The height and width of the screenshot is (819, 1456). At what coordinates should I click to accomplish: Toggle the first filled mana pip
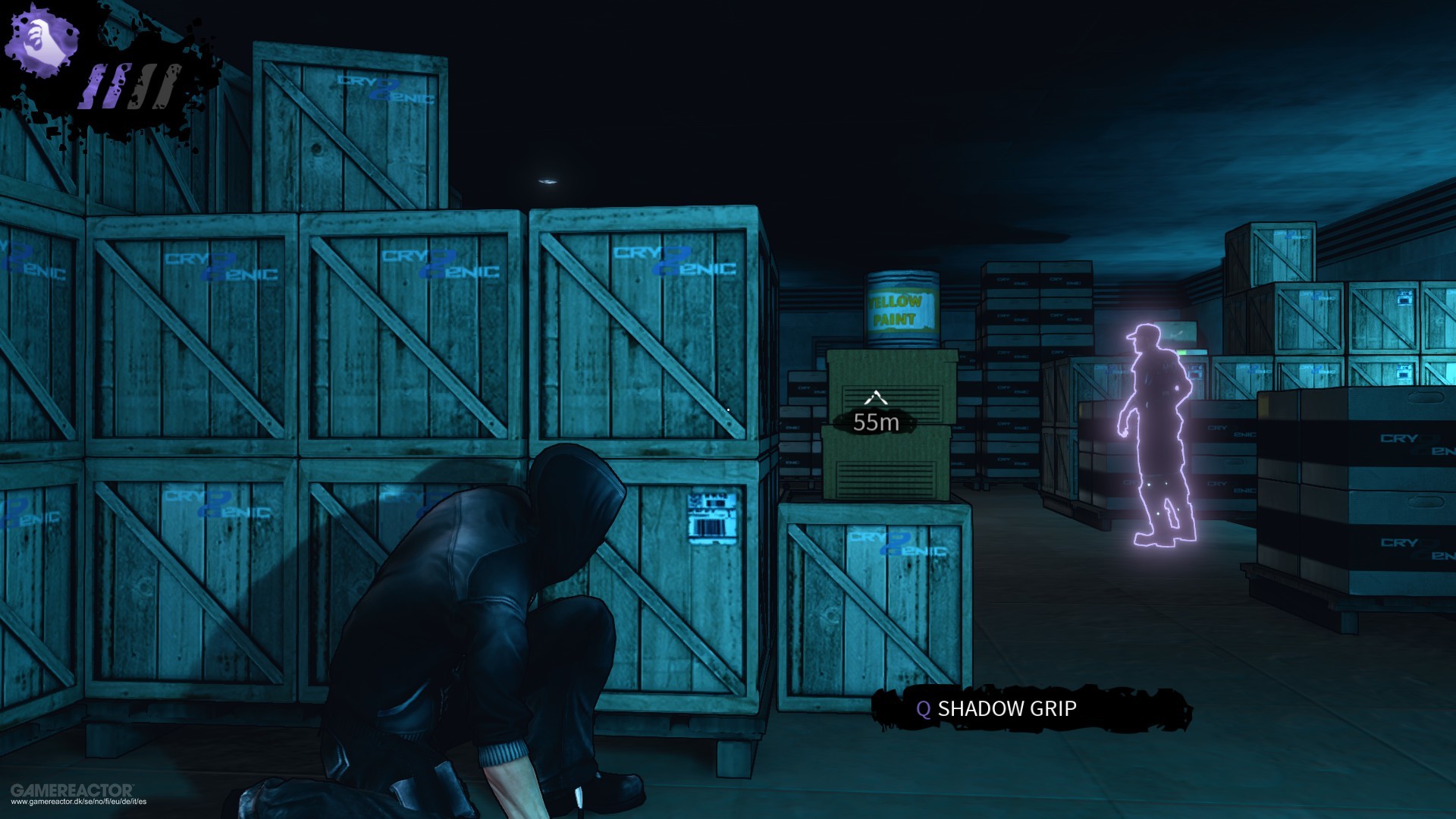[x=96, y=85]
